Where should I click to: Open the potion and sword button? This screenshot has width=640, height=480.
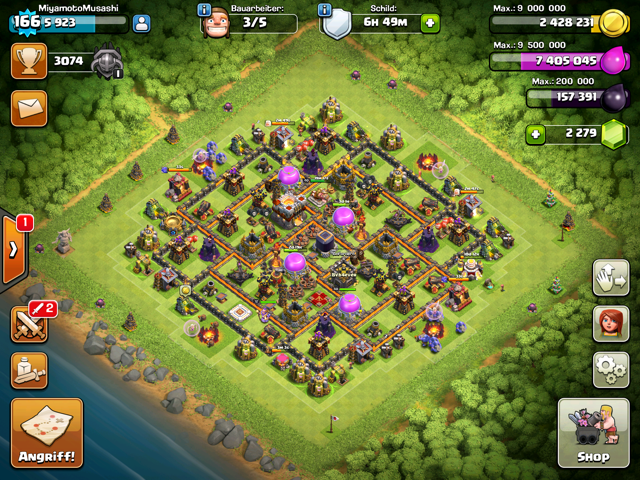[29, 369]
